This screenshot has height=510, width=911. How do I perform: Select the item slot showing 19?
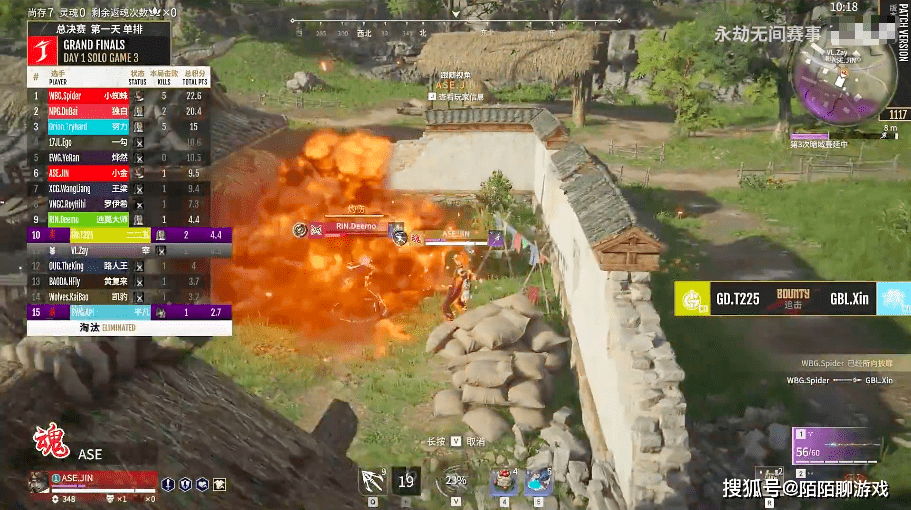407,481
